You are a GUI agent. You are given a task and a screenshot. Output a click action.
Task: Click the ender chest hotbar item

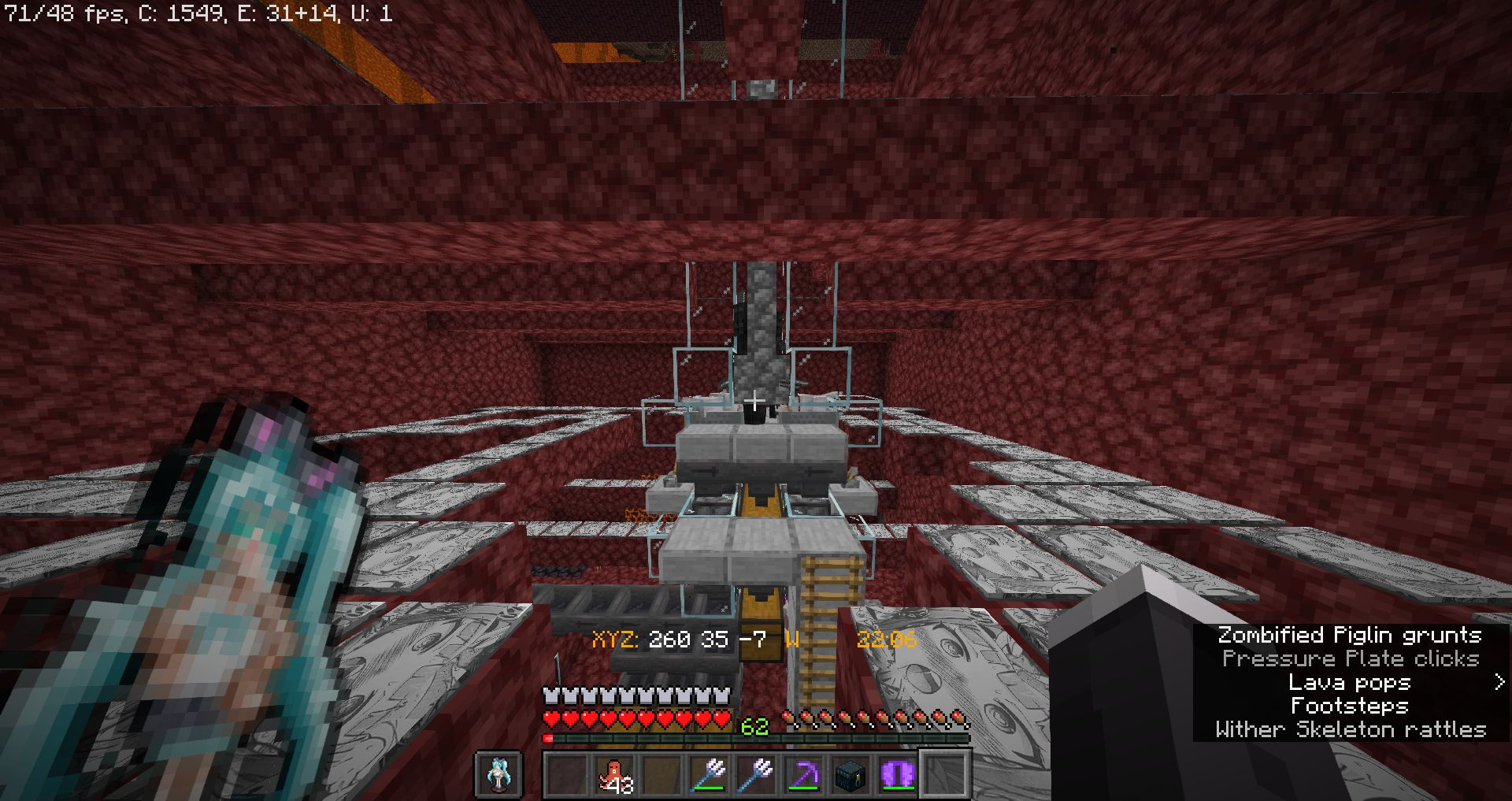850,774
